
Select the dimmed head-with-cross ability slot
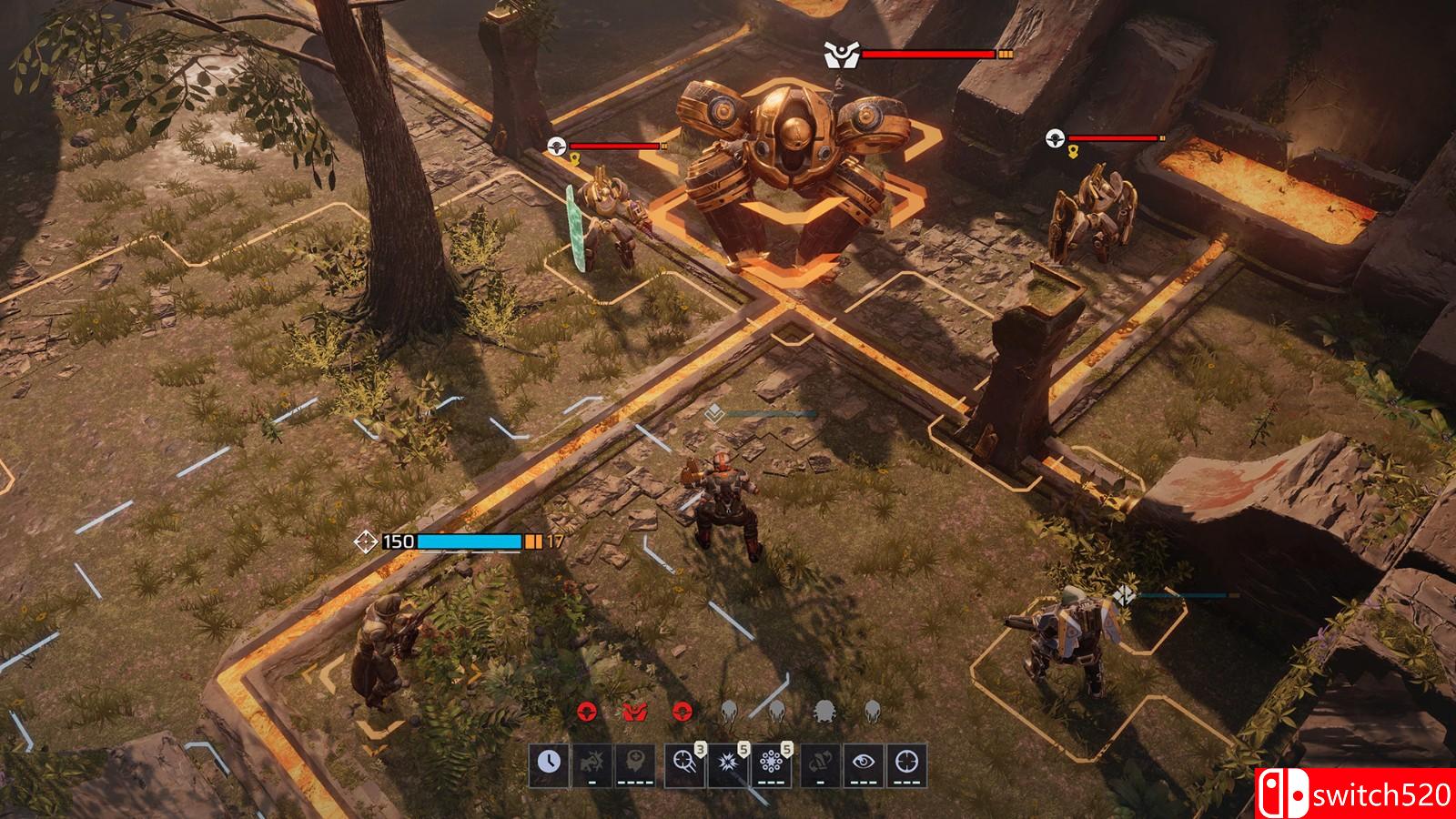pos(636,763)
